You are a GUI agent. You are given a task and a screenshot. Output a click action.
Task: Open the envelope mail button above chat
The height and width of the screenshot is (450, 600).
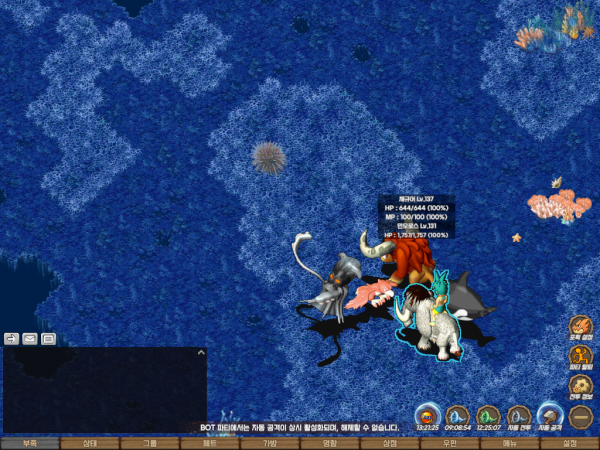pyautogui.click(x=30, y=338)
